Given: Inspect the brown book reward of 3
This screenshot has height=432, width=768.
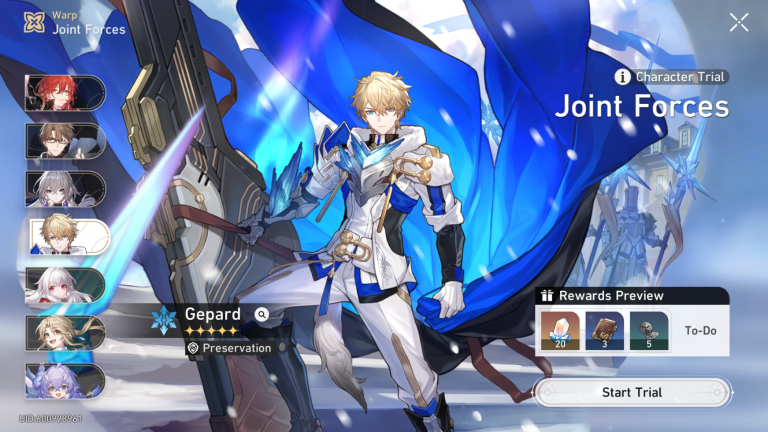Looking at the screenshot, I should (602, 331).
